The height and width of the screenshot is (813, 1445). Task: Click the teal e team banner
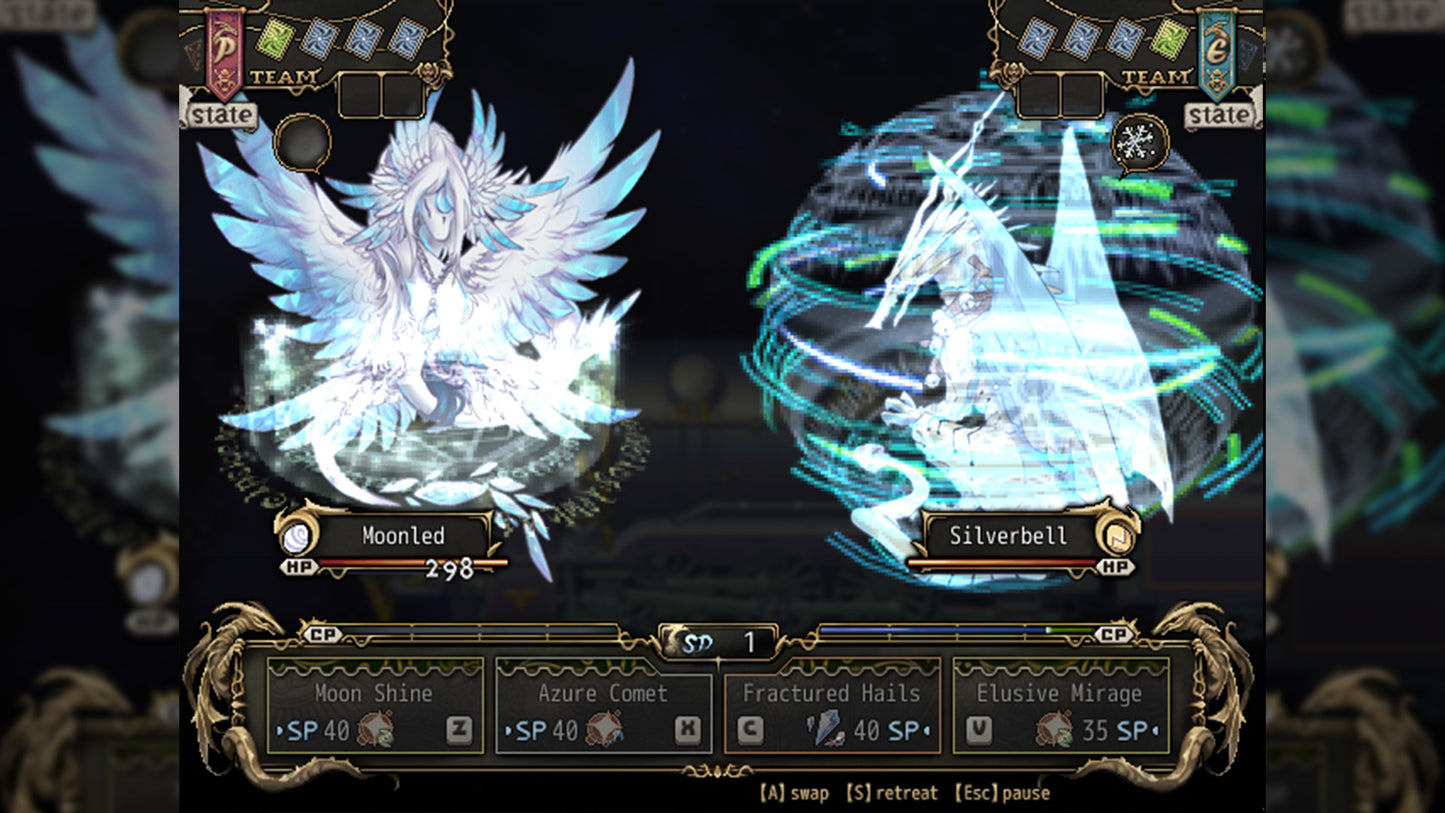(1218, 48)
